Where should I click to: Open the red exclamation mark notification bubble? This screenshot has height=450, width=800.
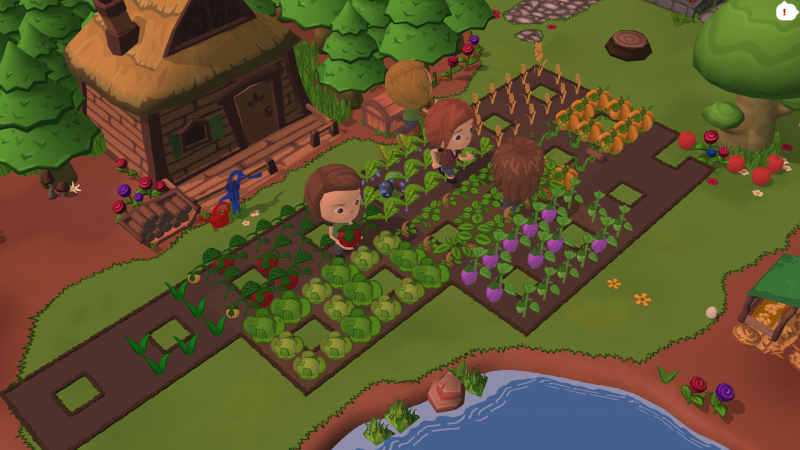pyautogui.click(x=785, y=11)
